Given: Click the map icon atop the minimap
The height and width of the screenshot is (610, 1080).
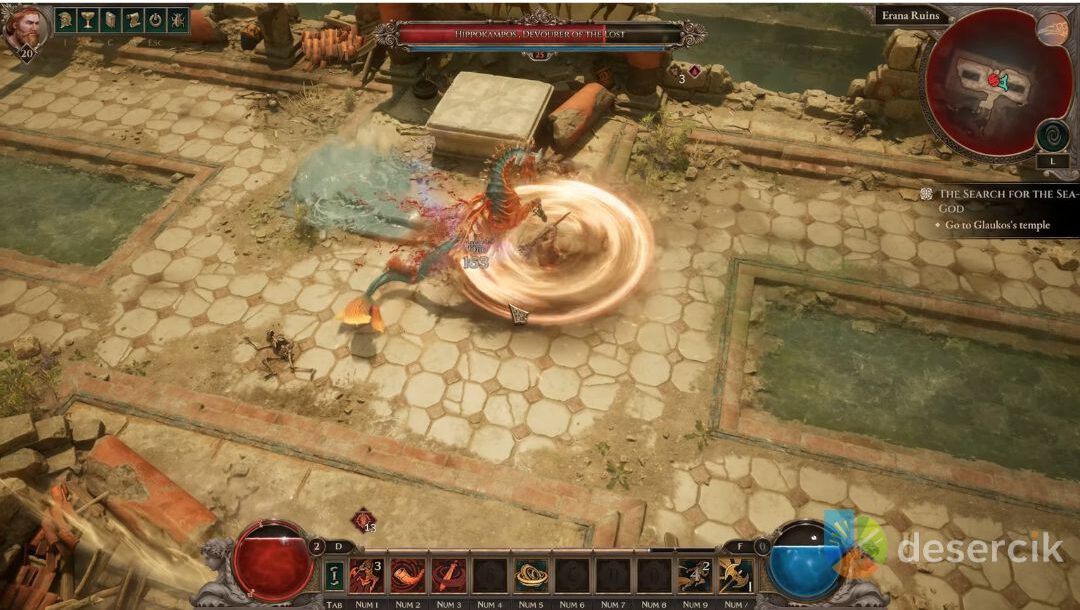Looking at the screenshot, I should click(1052, 28).
